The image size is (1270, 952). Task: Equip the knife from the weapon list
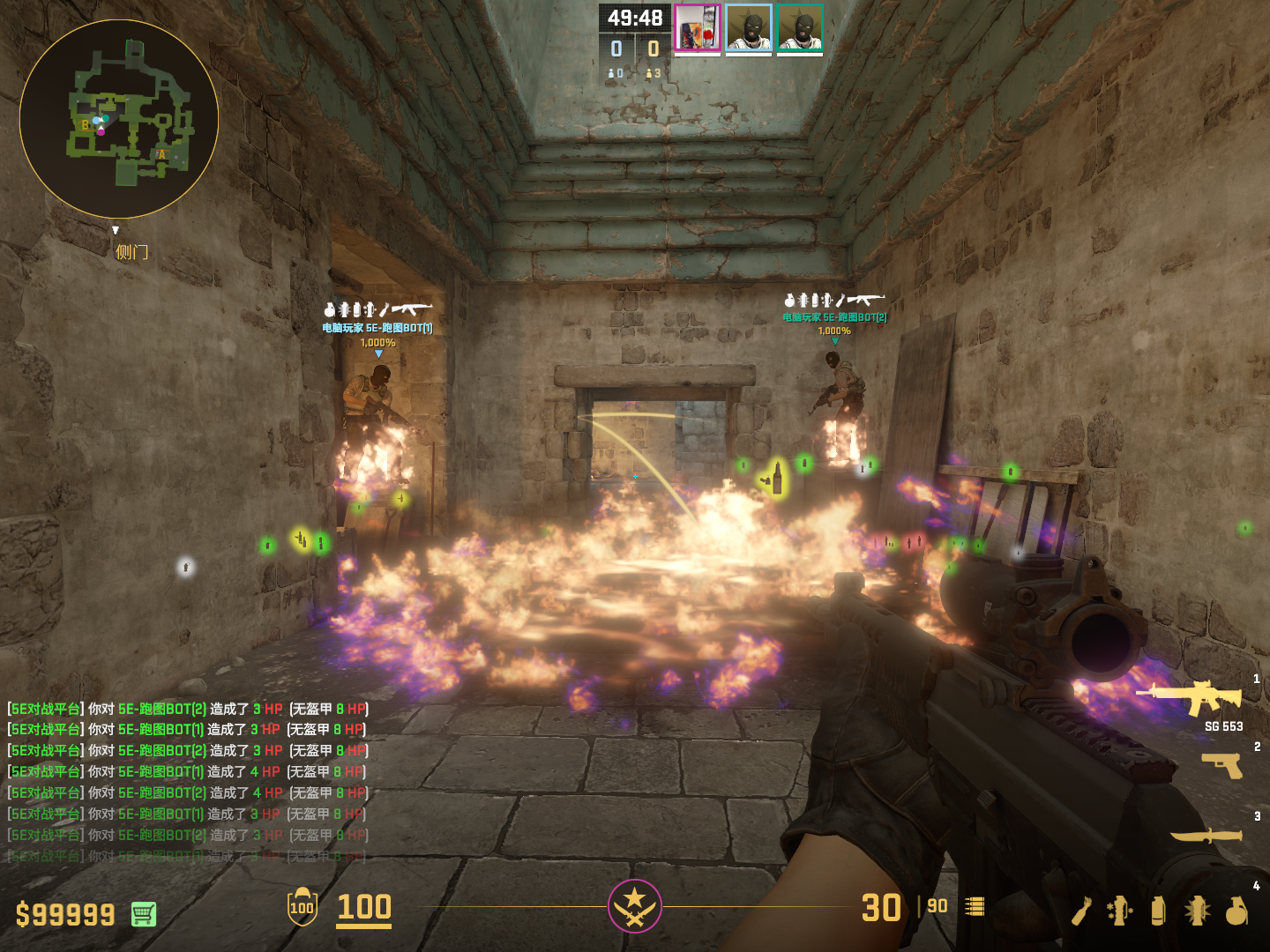pyautogui.click(x=1206, y=834)
